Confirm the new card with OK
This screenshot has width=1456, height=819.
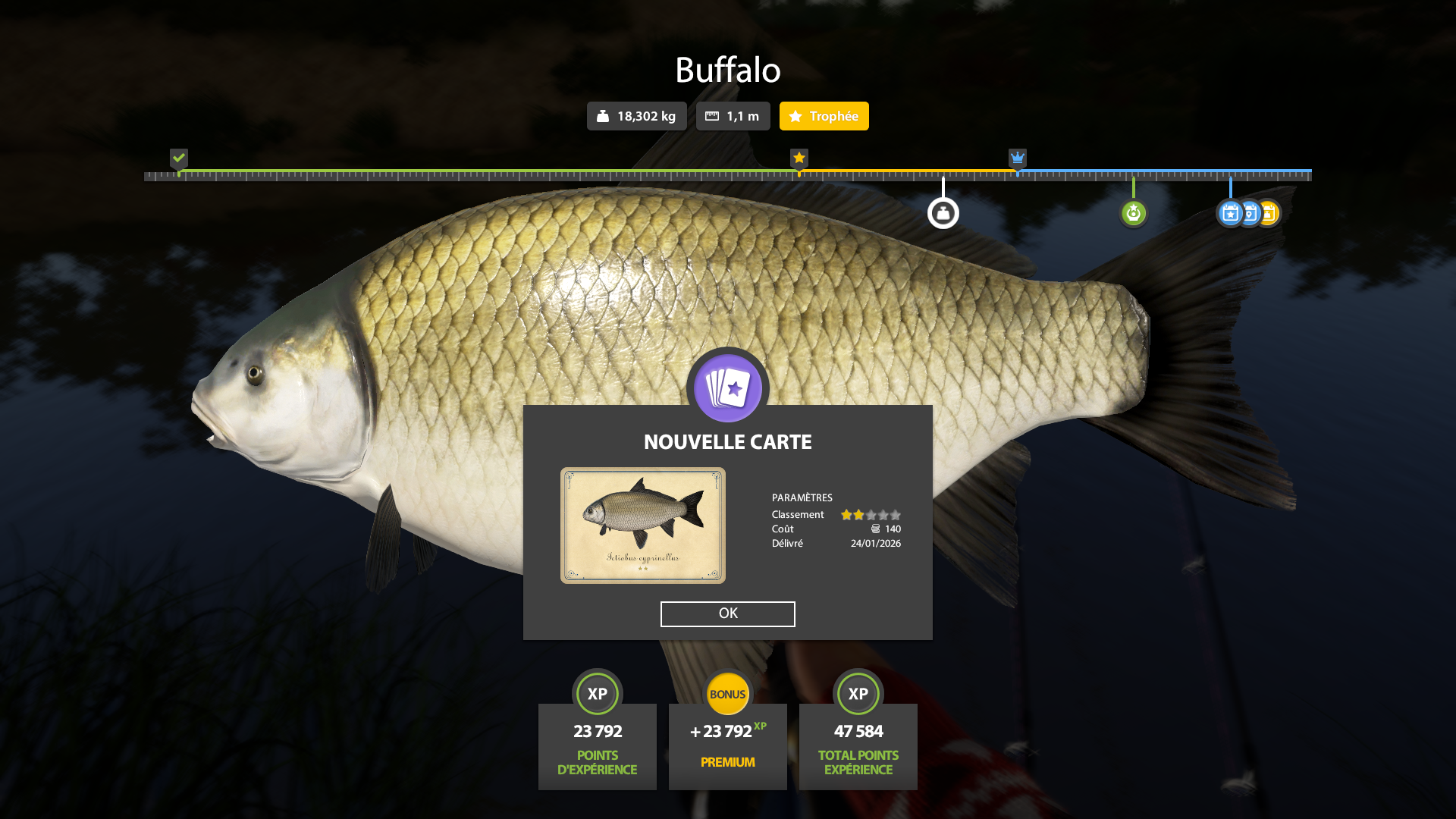coord(727,613)
